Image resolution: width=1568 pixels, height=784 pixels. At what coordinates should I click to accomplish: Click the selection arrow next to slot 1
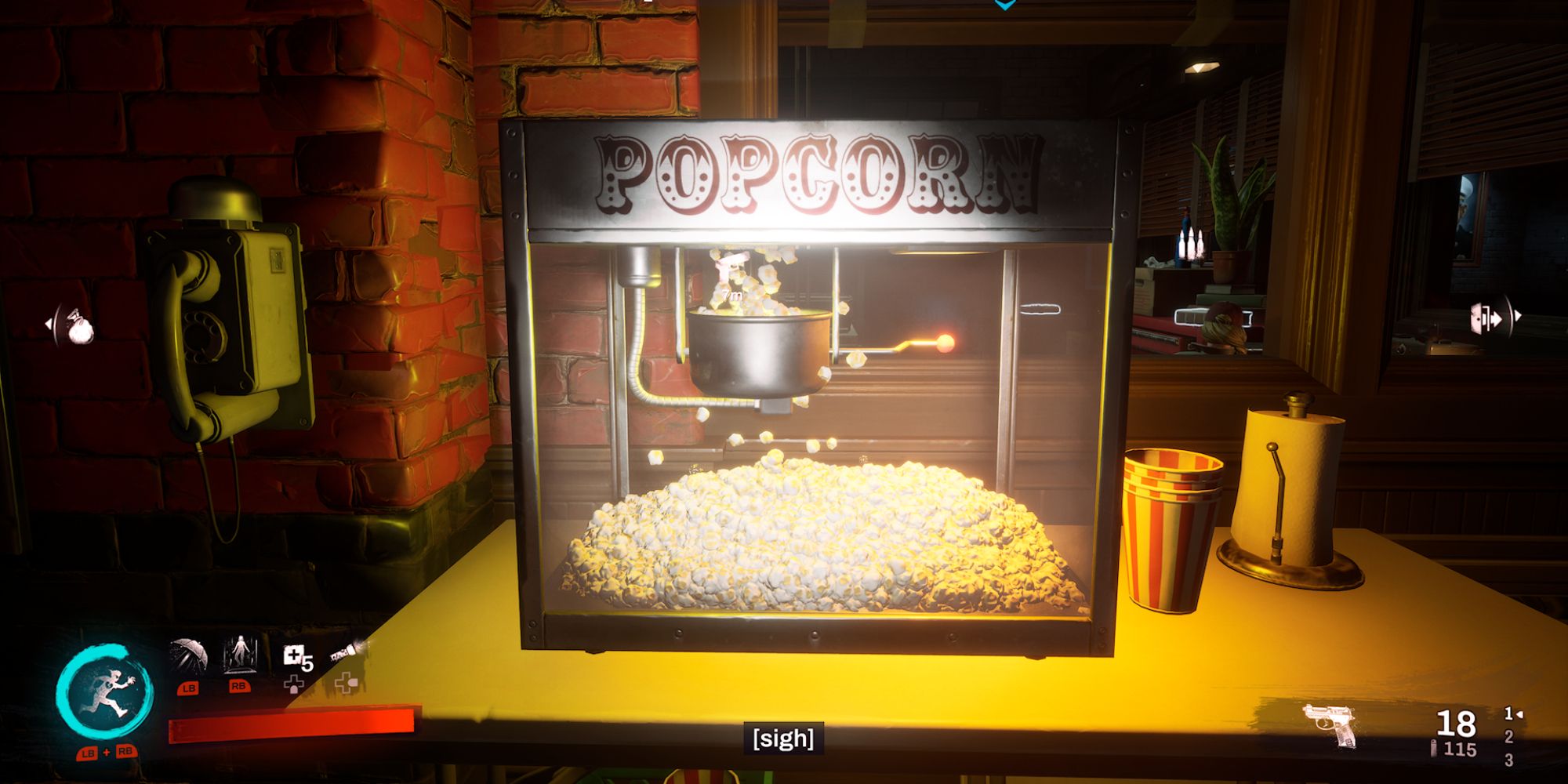(x=1519, y=716)
